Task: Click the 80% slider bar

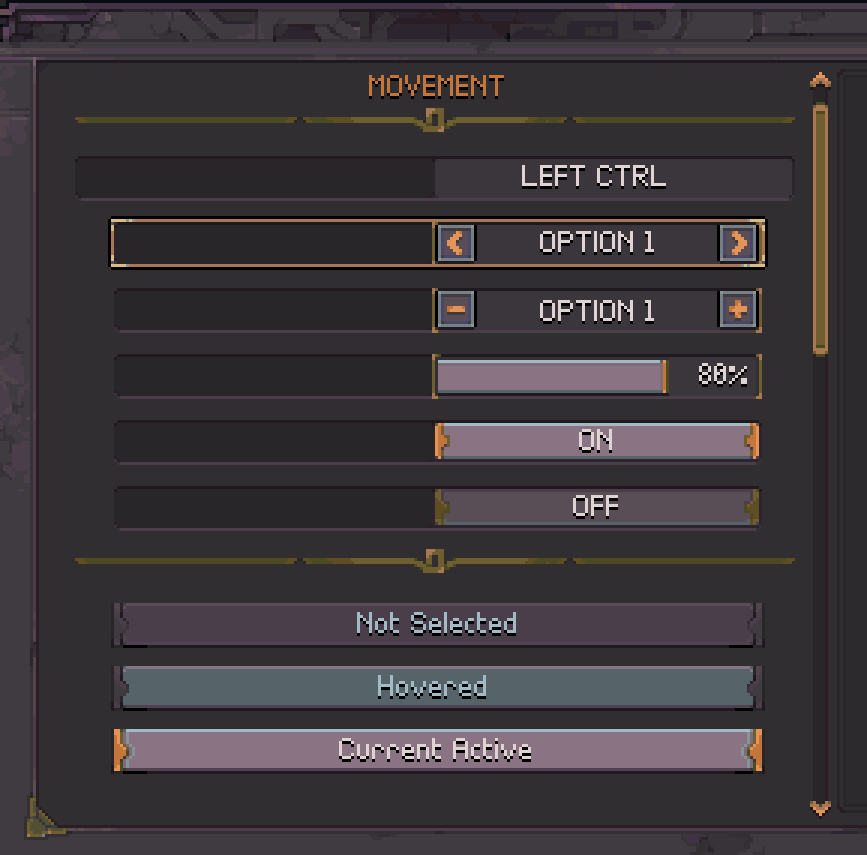Action: [551, 377]
